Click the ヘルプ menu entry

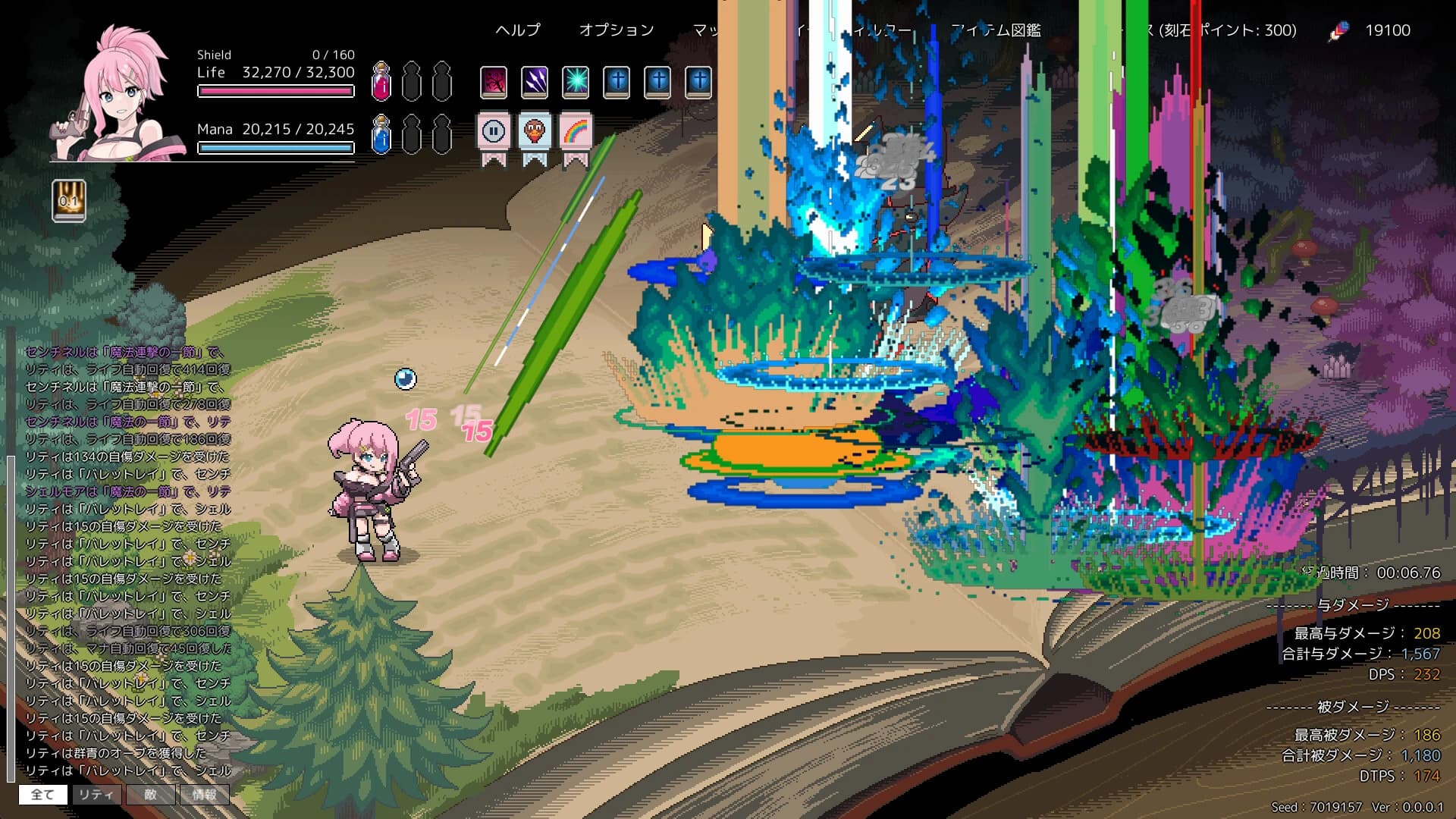[x=518, y=30]
